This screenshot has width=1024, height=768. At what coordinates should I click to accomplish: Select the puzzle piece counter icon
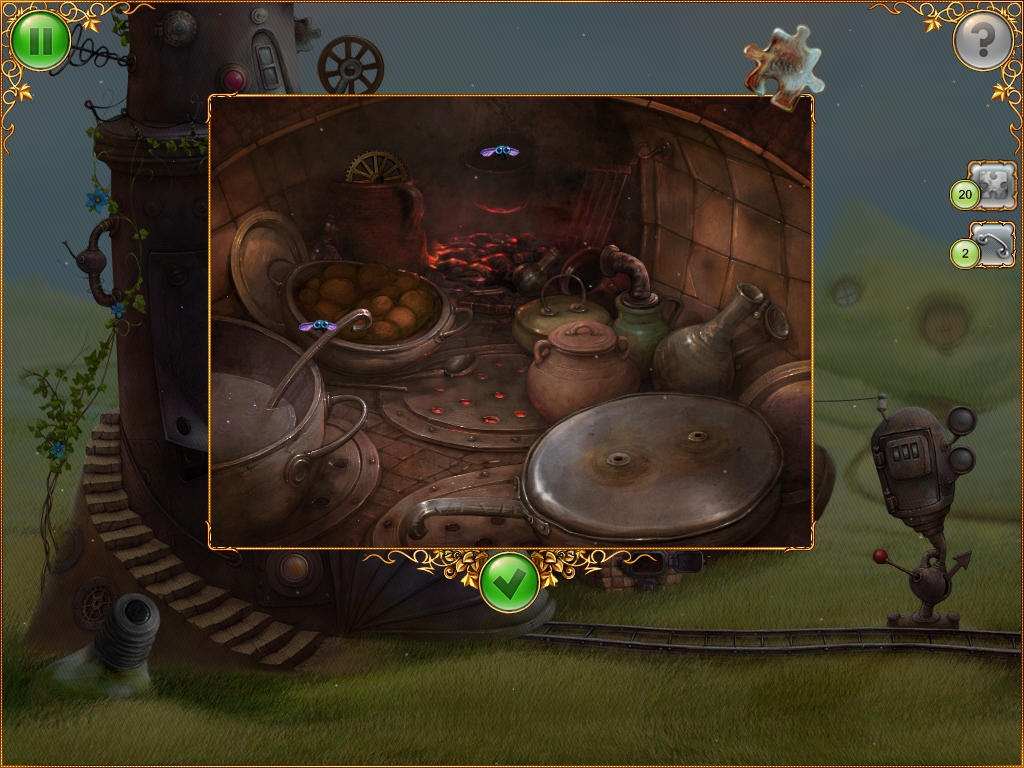pyautogui.click(x=992, y=185)
